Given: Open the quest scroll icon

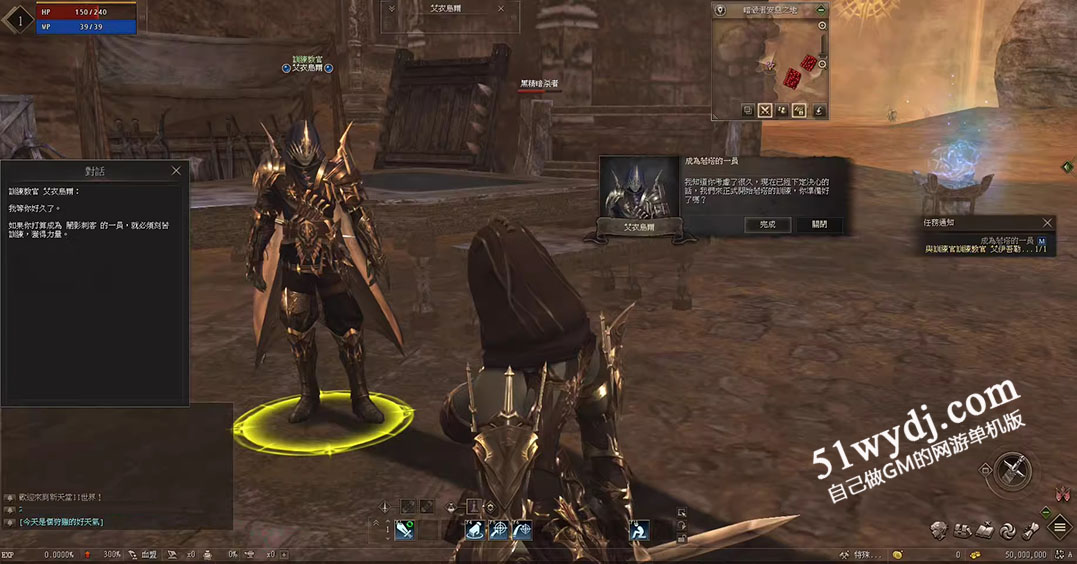Looking at the screenshot, I should pos(1030,530).
